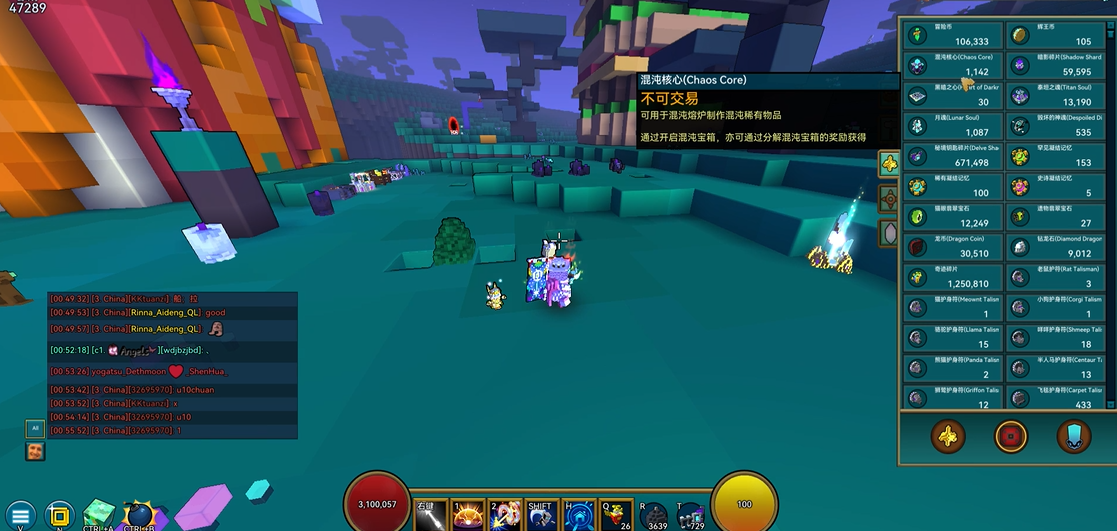Select the Meownt Talisman entry
The height and width of the screenshot is (531, 1117).
point(950,307)
